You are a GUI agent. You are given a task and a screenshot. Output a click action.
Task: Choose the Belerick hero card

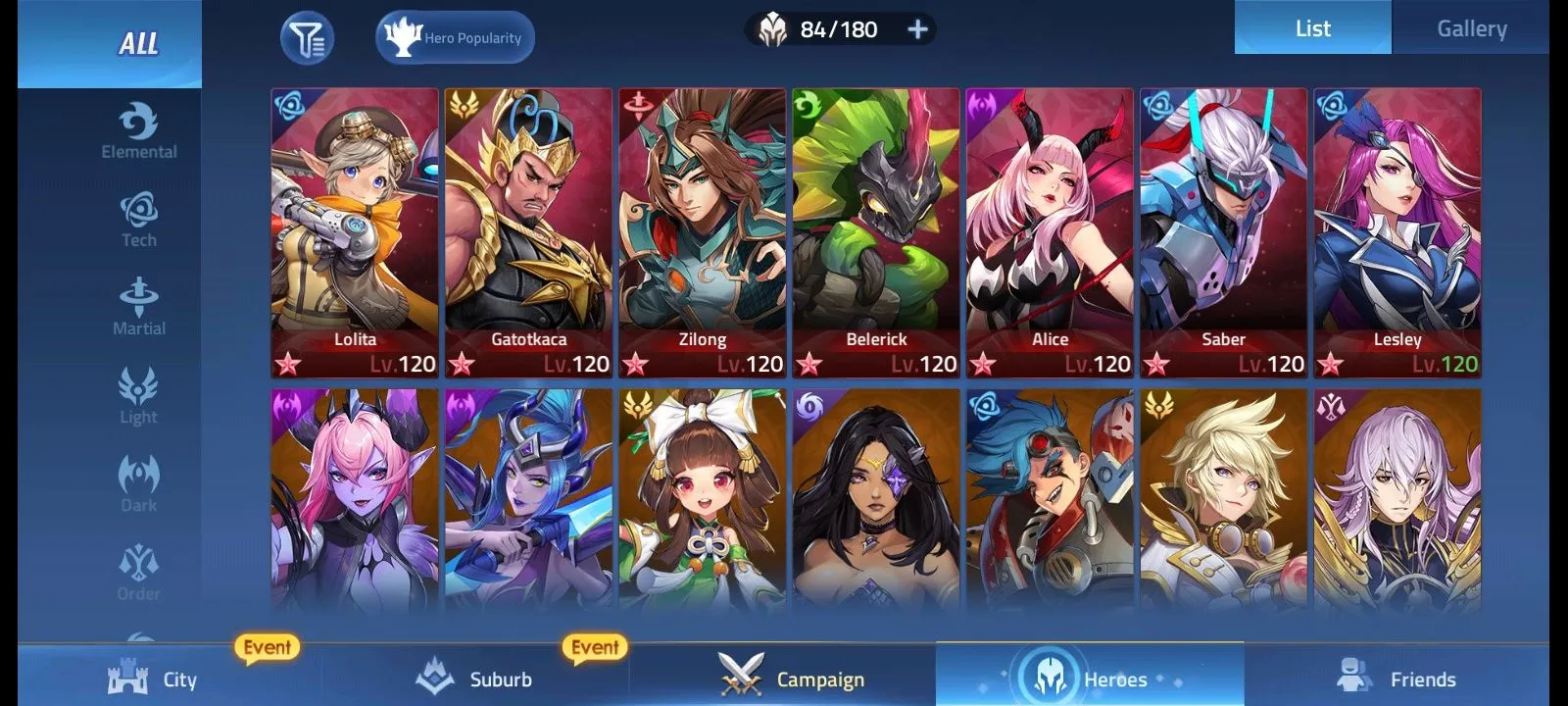[x=876, y=232]
